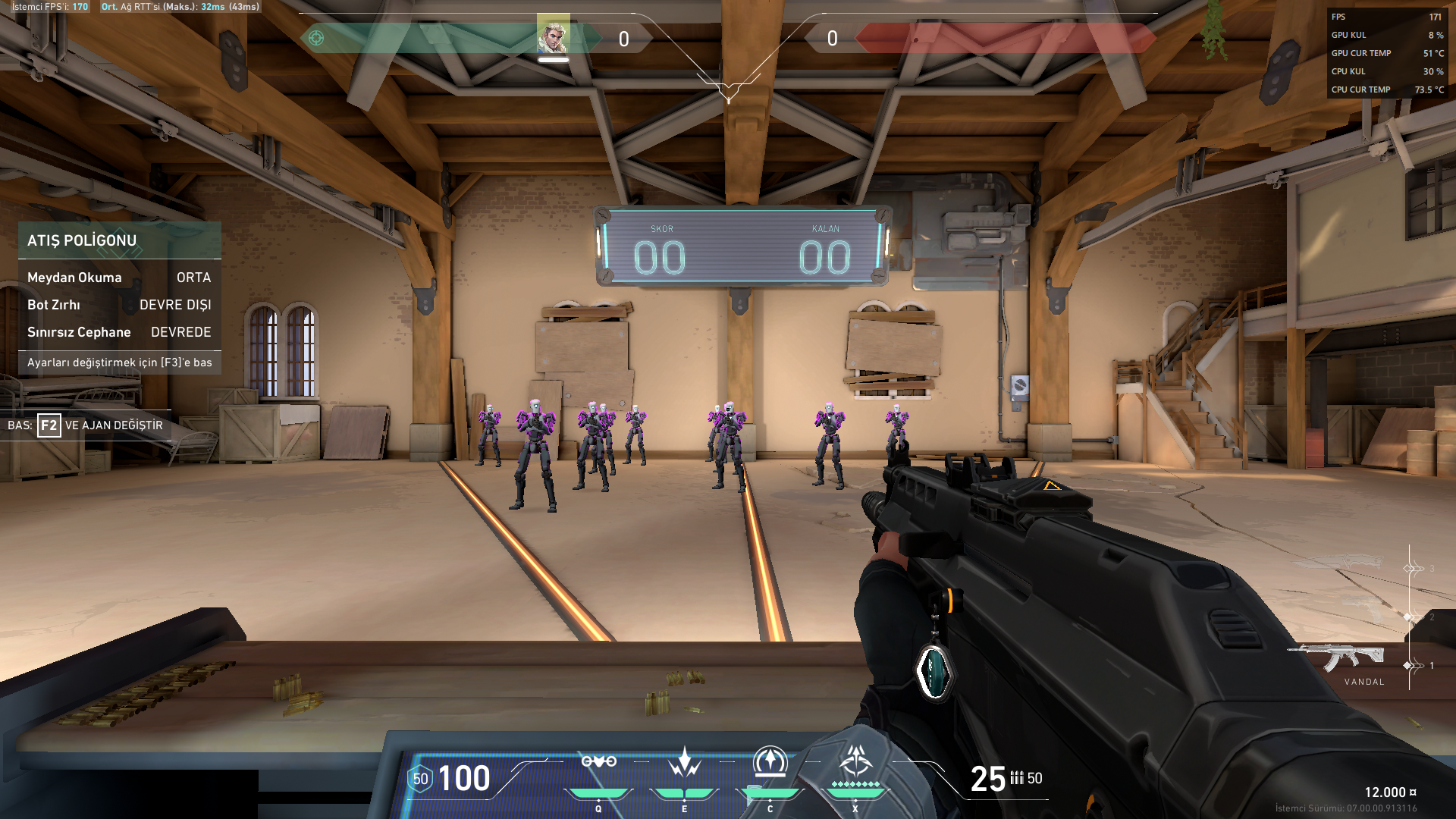Screen dimensions: 1456x819
Task: Activate Sova's Shock Bolt ability icon
Action: (x=598, y=763)
